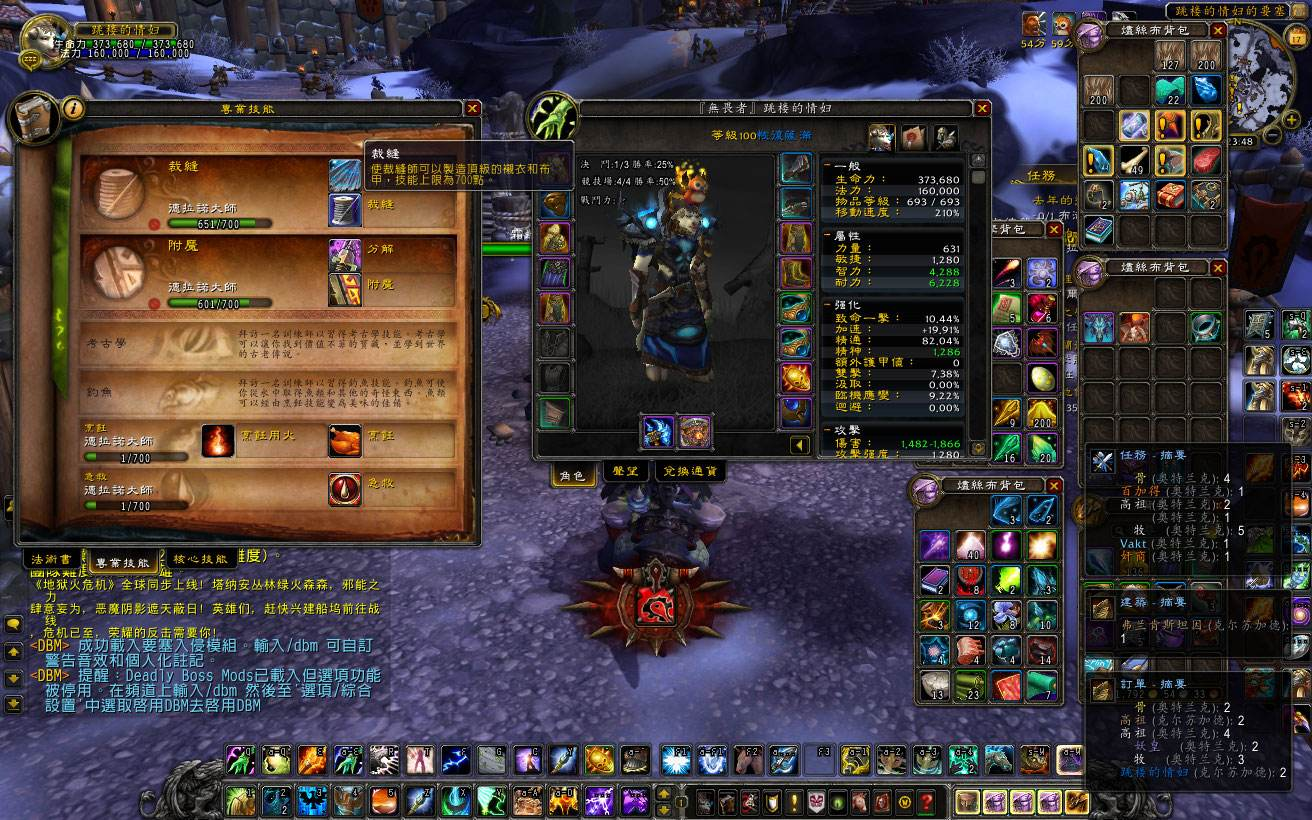Viewport: 1312px width, 820px height.
Task: Select the Cooking Fire (烹飪用火) icon
Action: coord(218,440)
